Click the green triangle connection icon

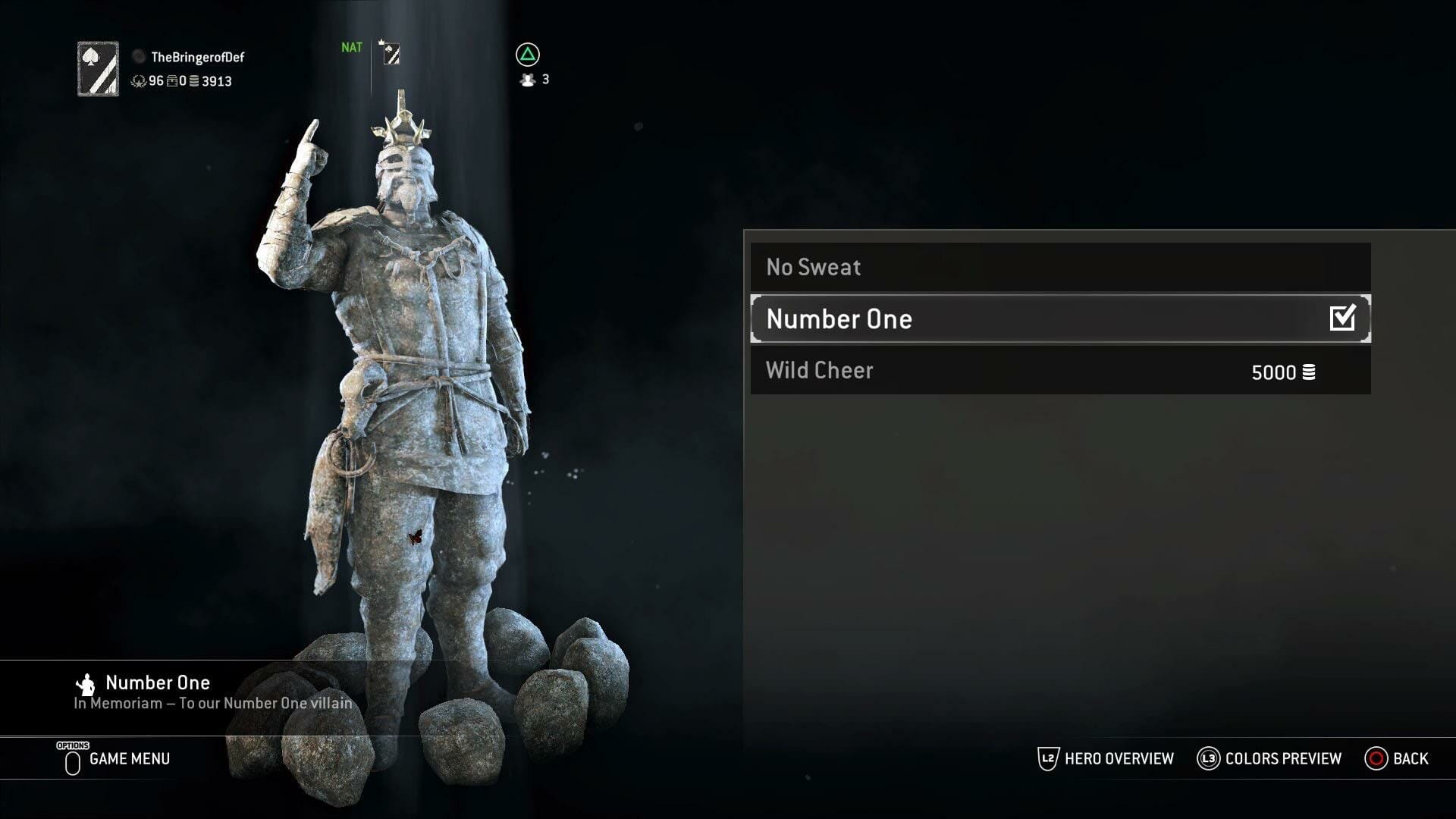point(530,55)
